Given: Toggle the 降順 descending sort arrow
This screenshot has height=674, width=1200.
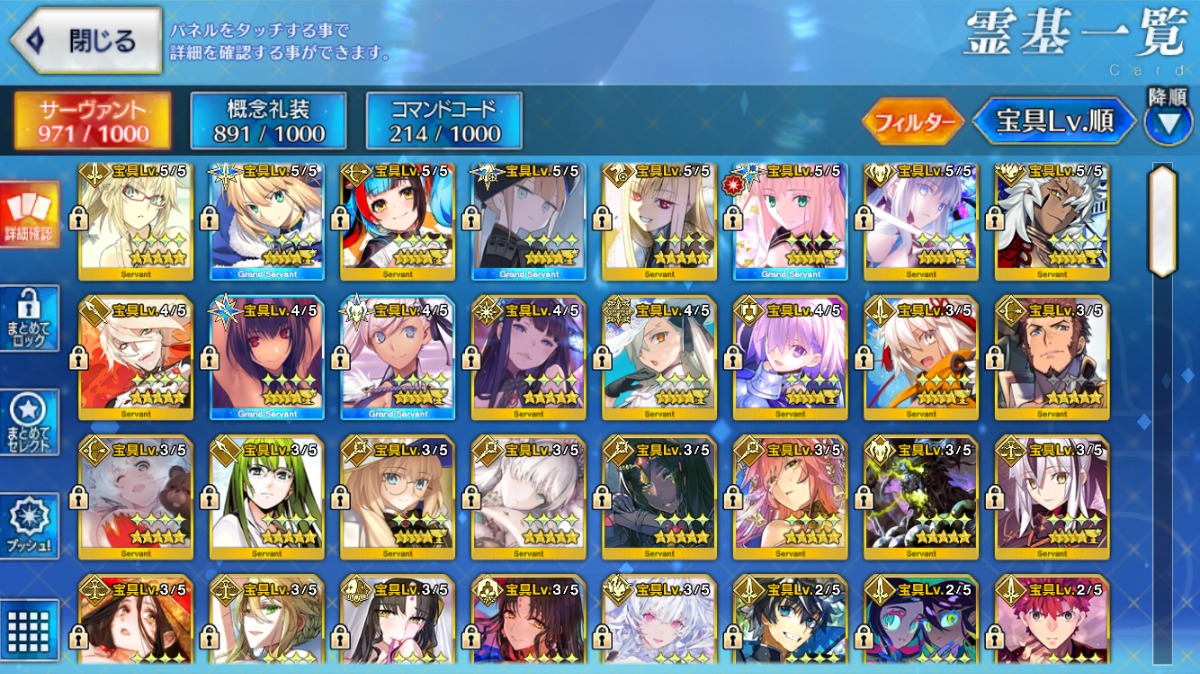Looking at the screenshot, I should (x=1168, y=120).
